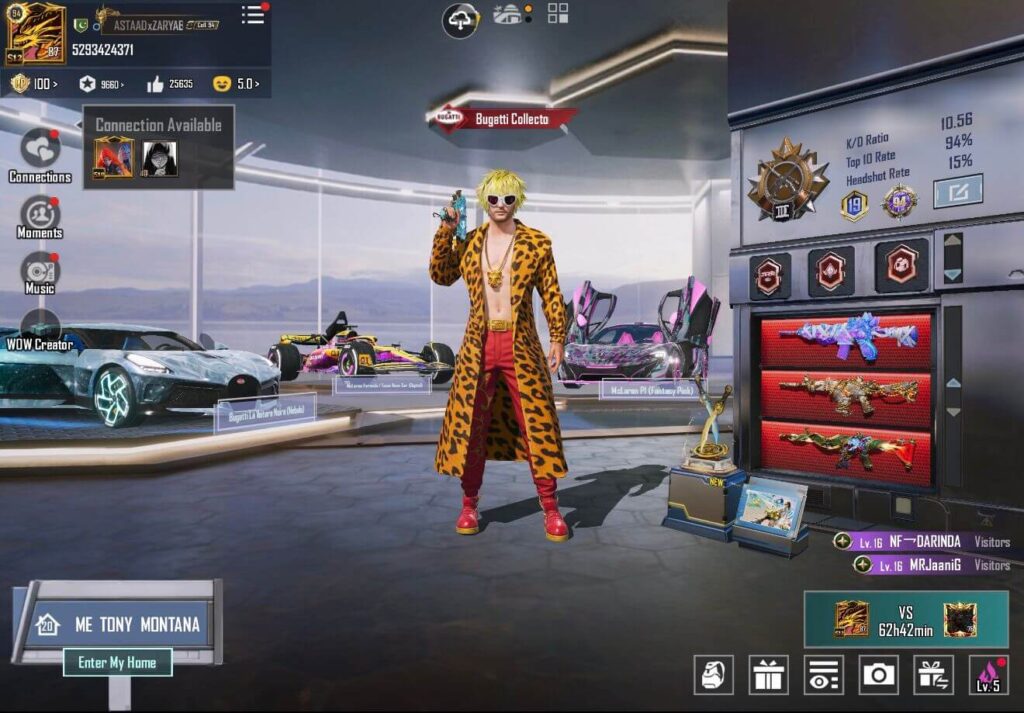Open the camera photo mode
Screen dimensions: 1024x713
coord(879,675)
